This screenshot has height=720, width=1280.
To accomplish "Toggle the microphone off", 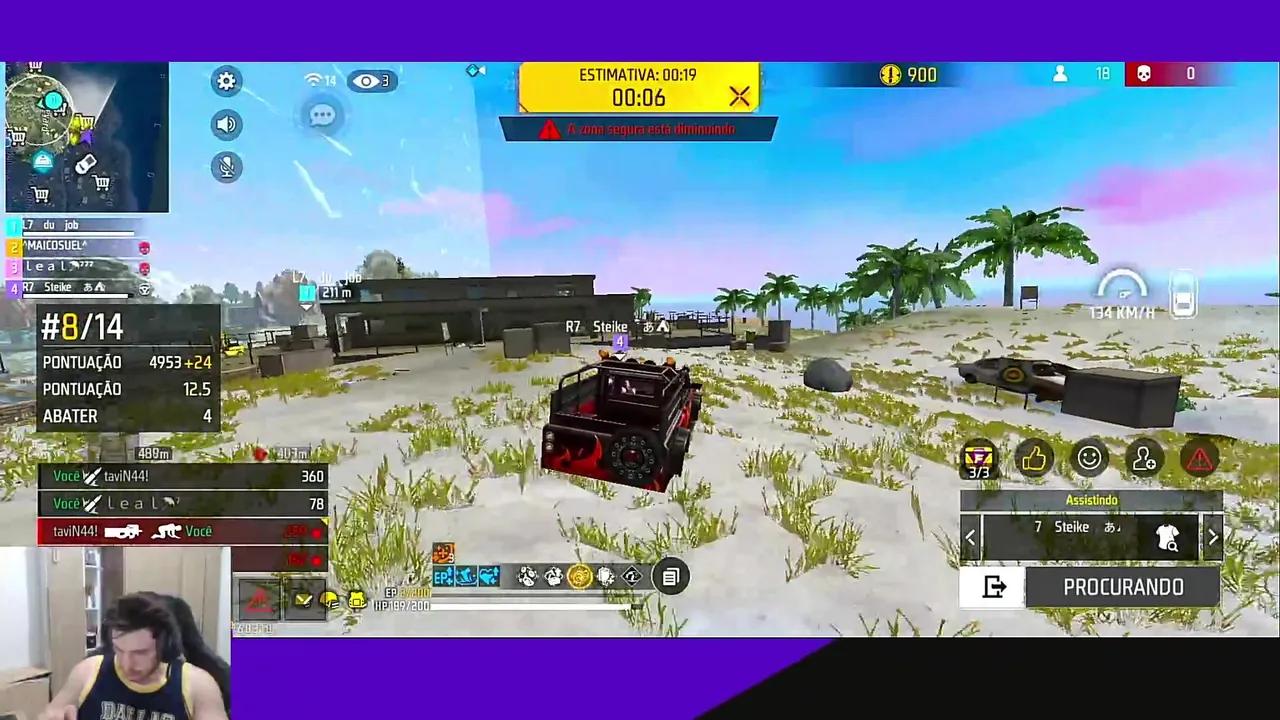I will (226, 166).
